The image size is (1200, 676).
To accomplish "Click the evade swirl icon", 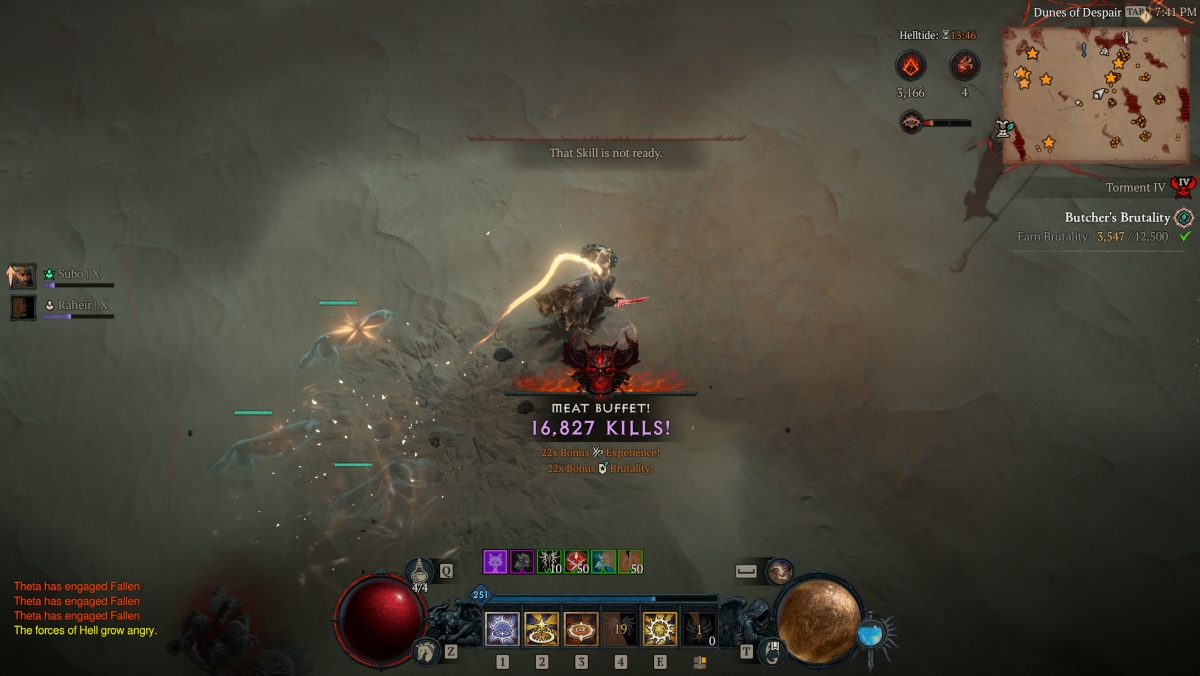I will pos(779,571).
